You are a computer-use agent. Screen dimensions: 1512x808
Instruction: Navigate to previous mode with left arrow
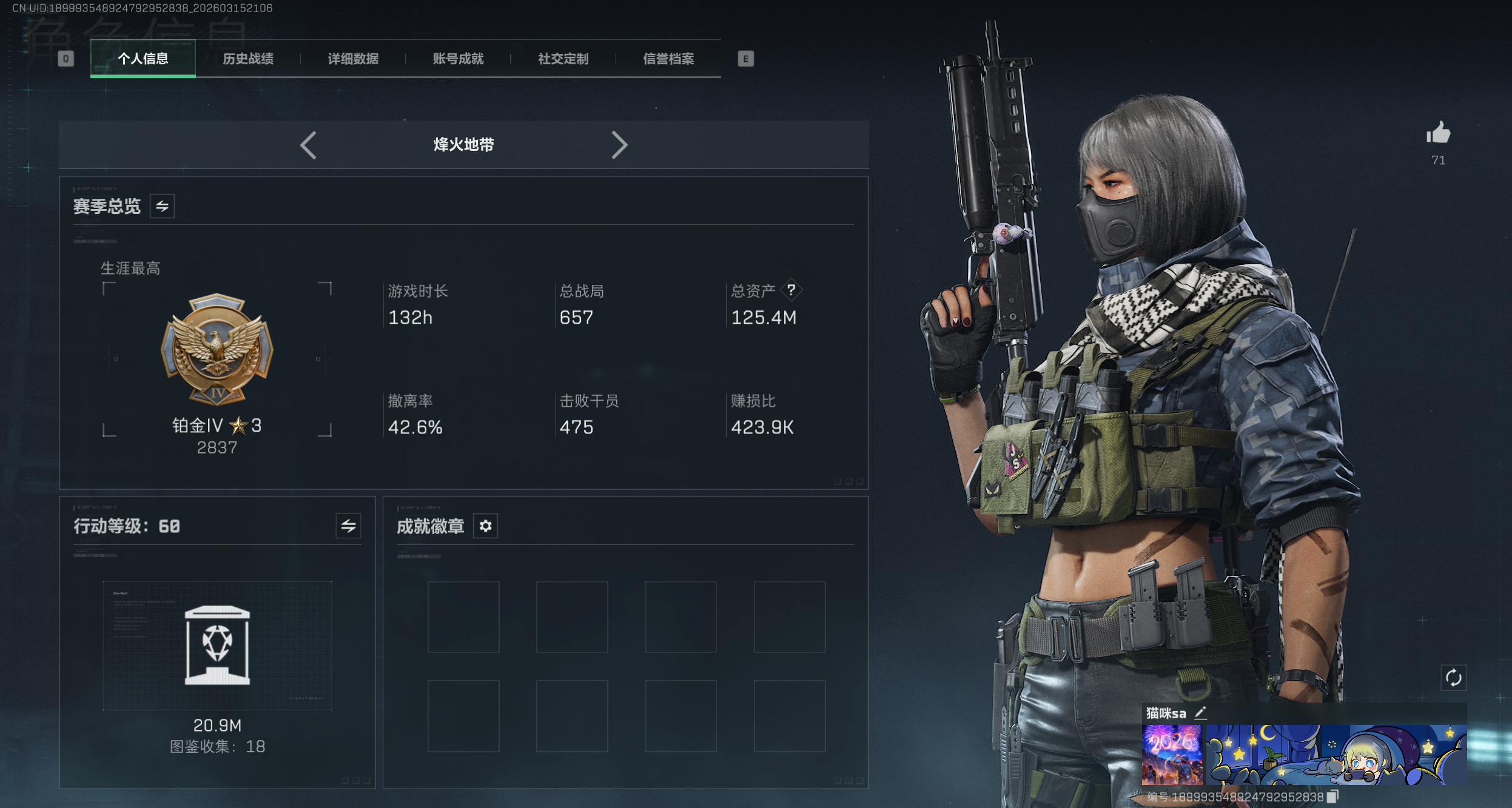(x=309, y=145)
